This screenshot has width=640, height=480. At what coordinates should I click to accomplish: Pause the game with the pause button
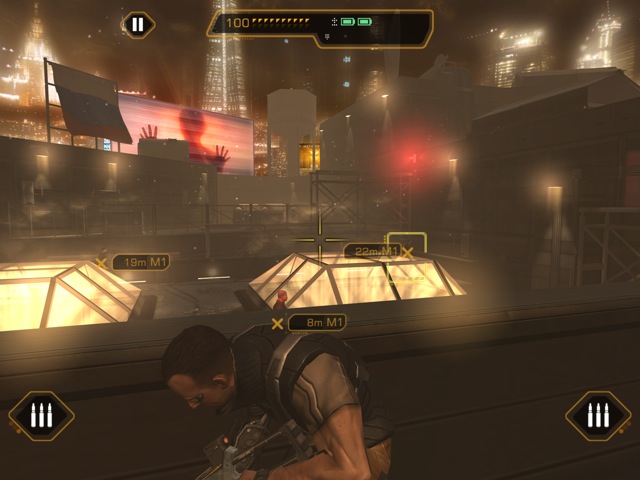[x=138, y=24]
